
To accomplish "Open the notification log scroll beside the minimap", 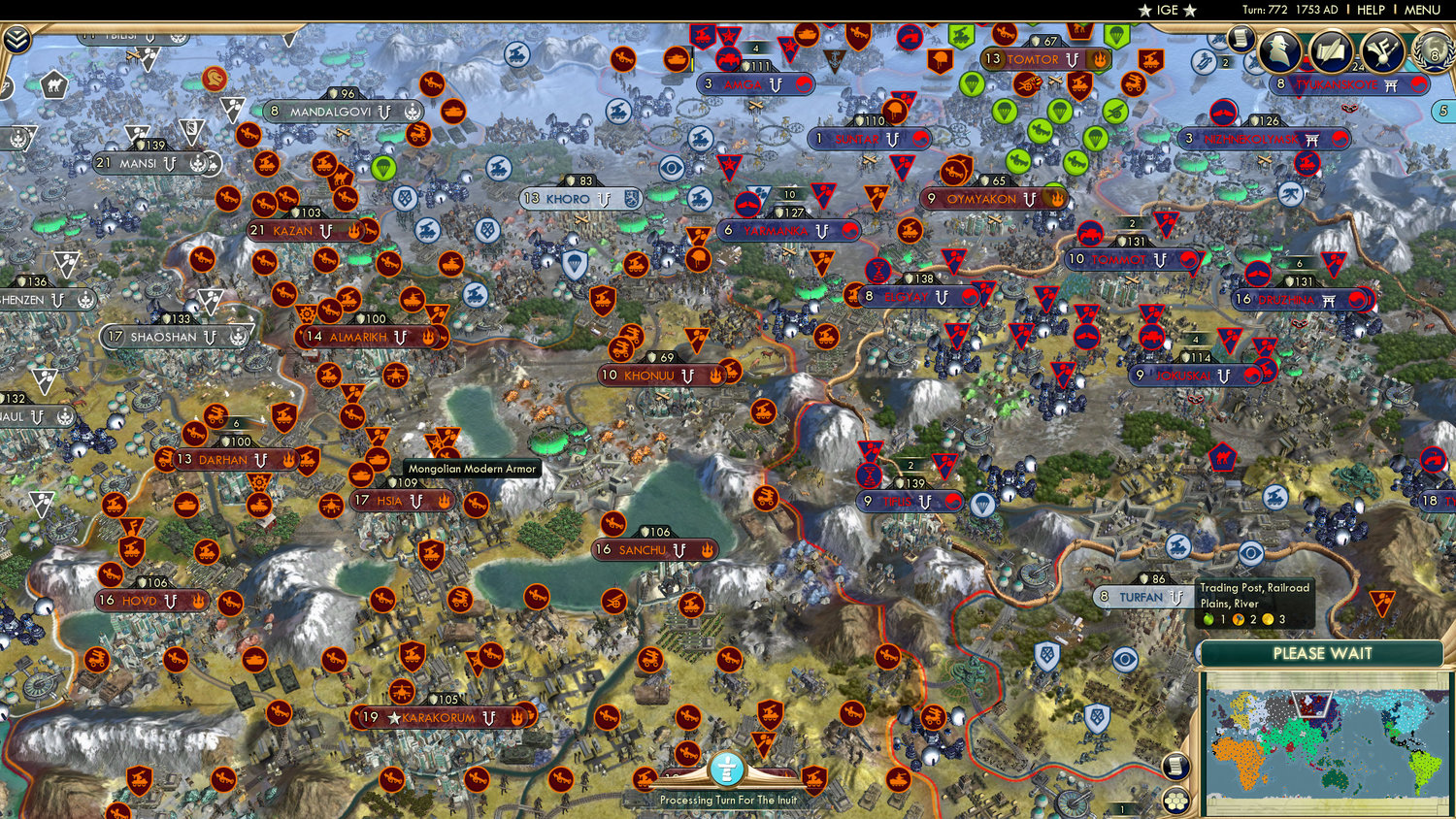I will tap(1175, 767).
